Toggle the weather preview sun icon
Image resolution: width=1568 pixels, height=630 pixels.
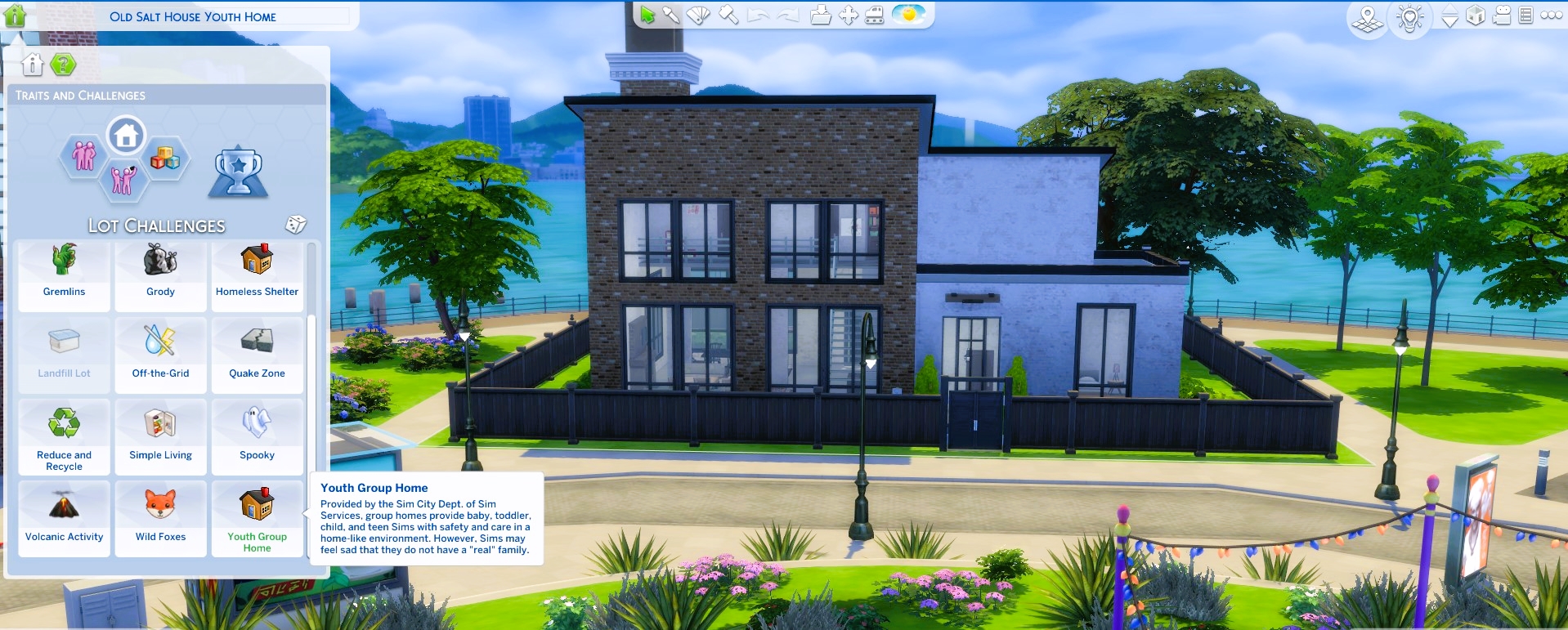(x=909, y=13)
